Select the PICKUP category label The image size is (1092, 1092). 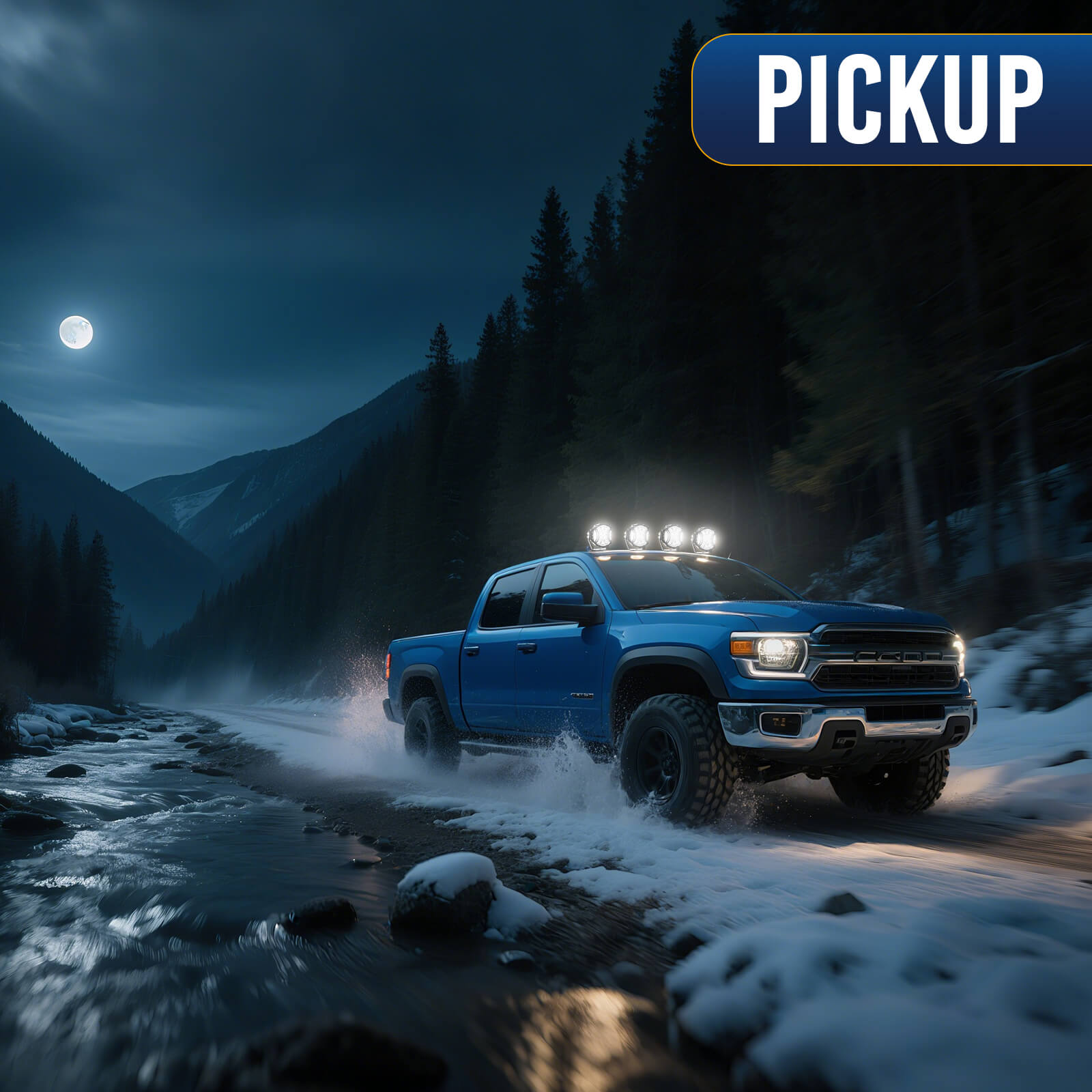[898, 100]
